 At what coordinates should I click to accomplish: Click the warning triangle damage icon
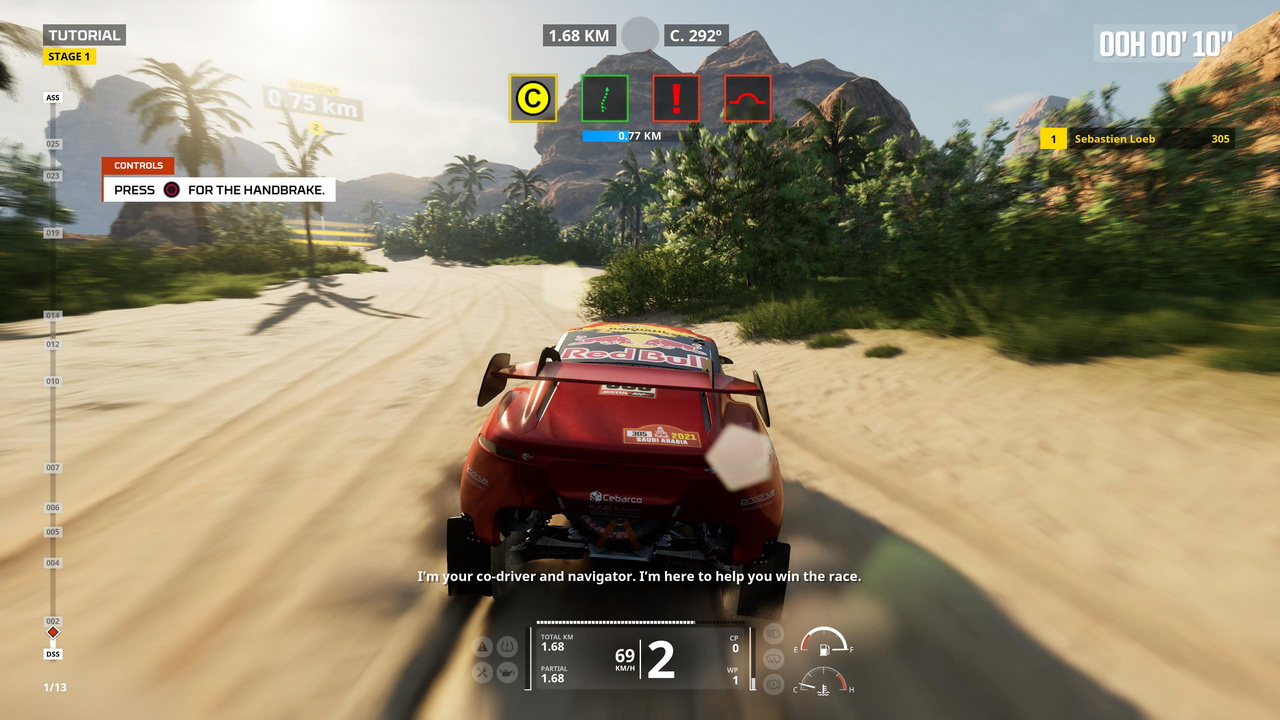pyautogui.click(x=481, y=646)
